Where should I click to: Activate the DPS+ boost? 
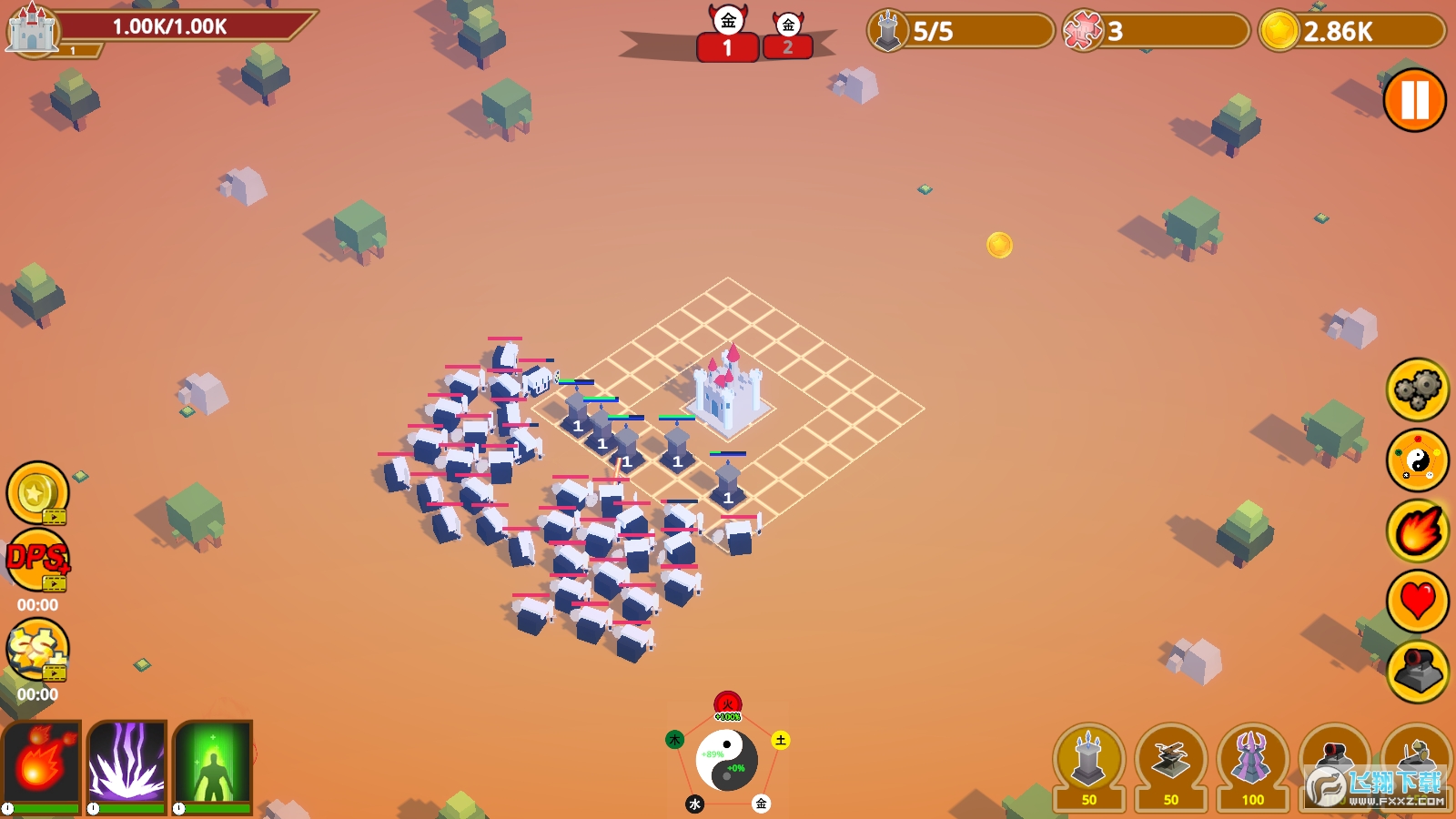37,560
